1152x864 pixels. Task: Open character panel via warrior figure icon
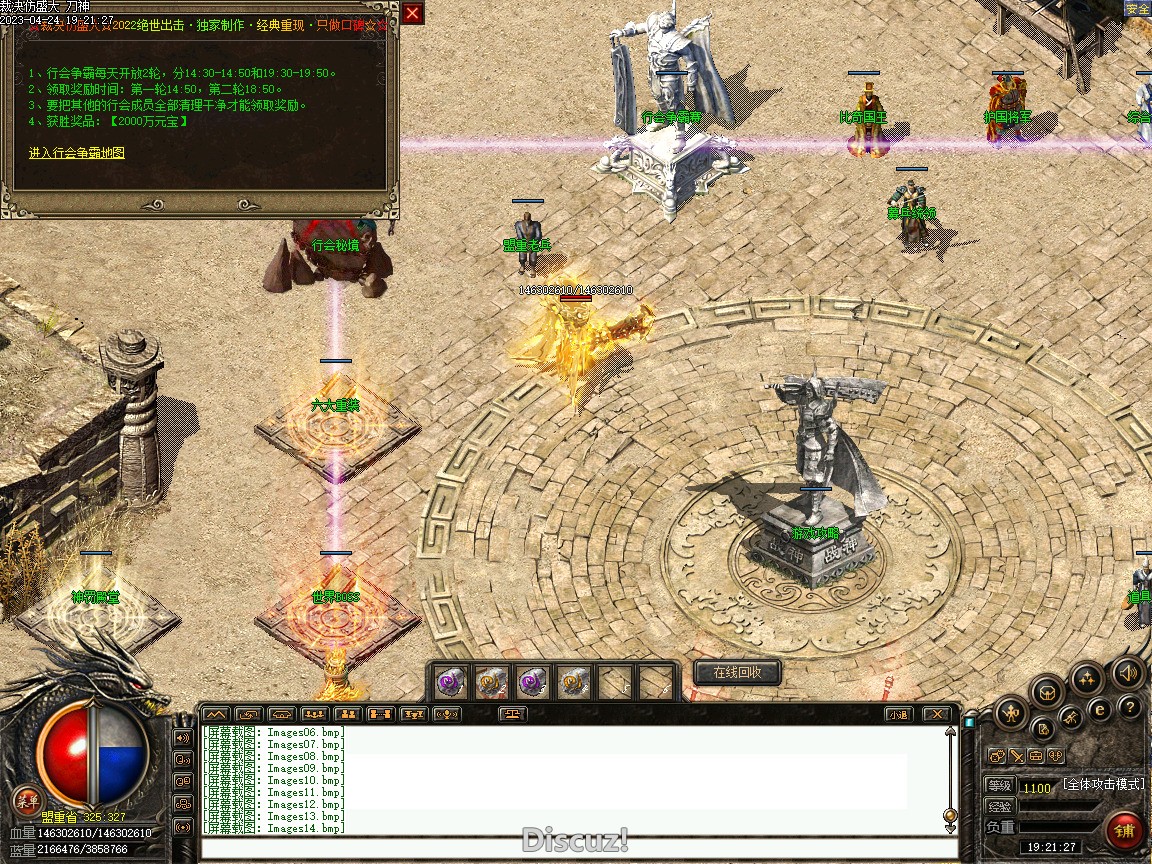1012,714
